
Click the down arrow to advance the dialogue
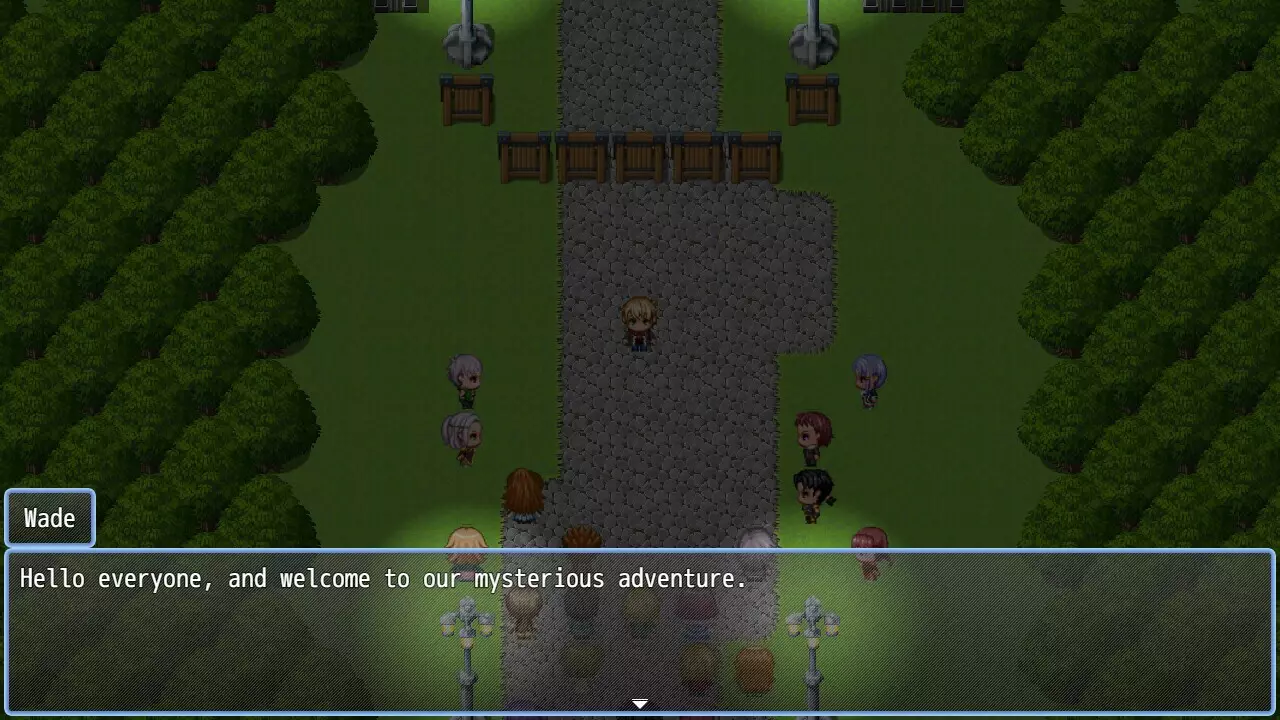639,703
